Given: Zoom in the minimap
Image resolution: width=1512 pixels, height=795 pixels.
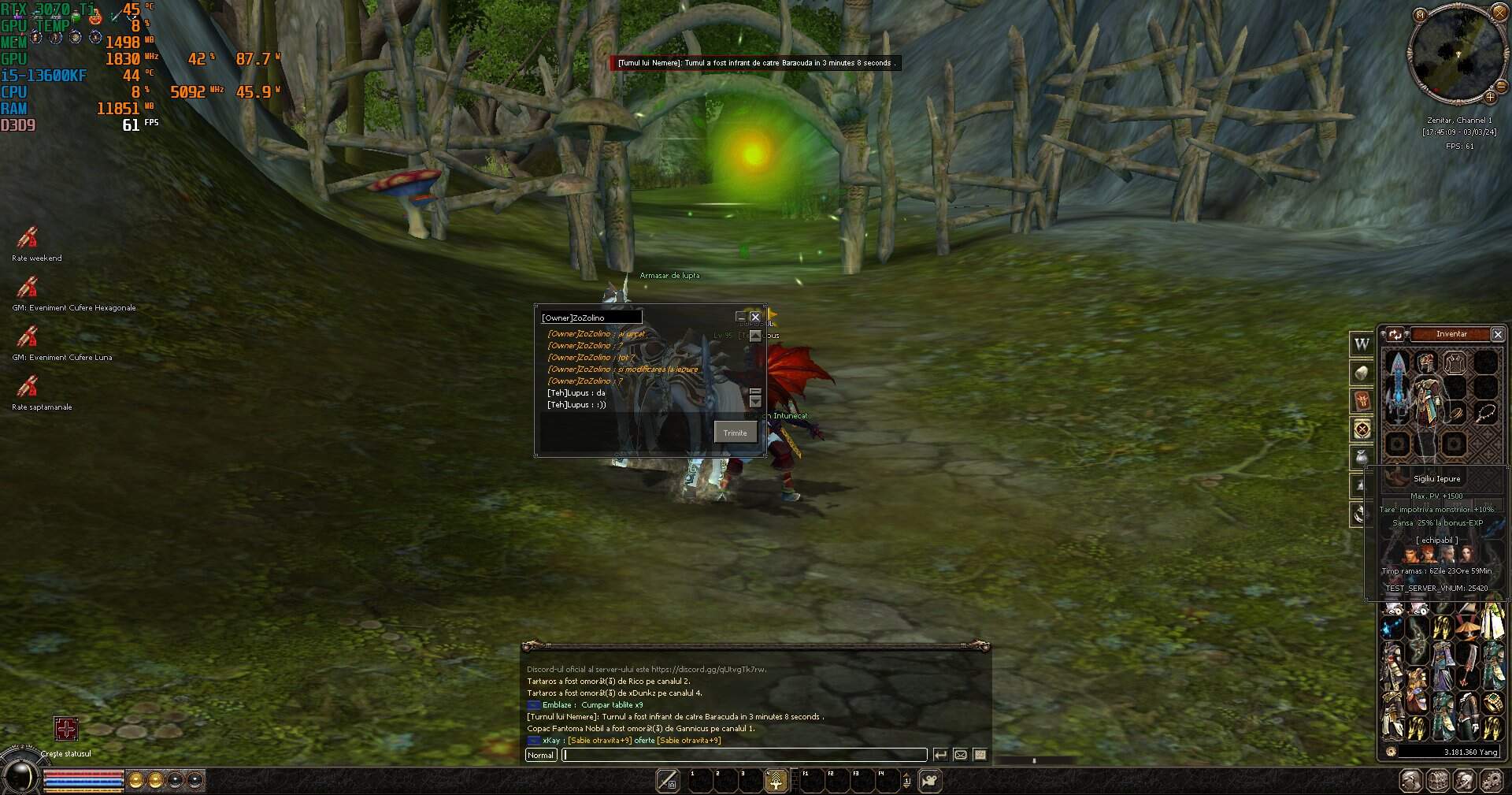Looking at the screenshot, I should pyautogui.click(x=1490, y=98).
